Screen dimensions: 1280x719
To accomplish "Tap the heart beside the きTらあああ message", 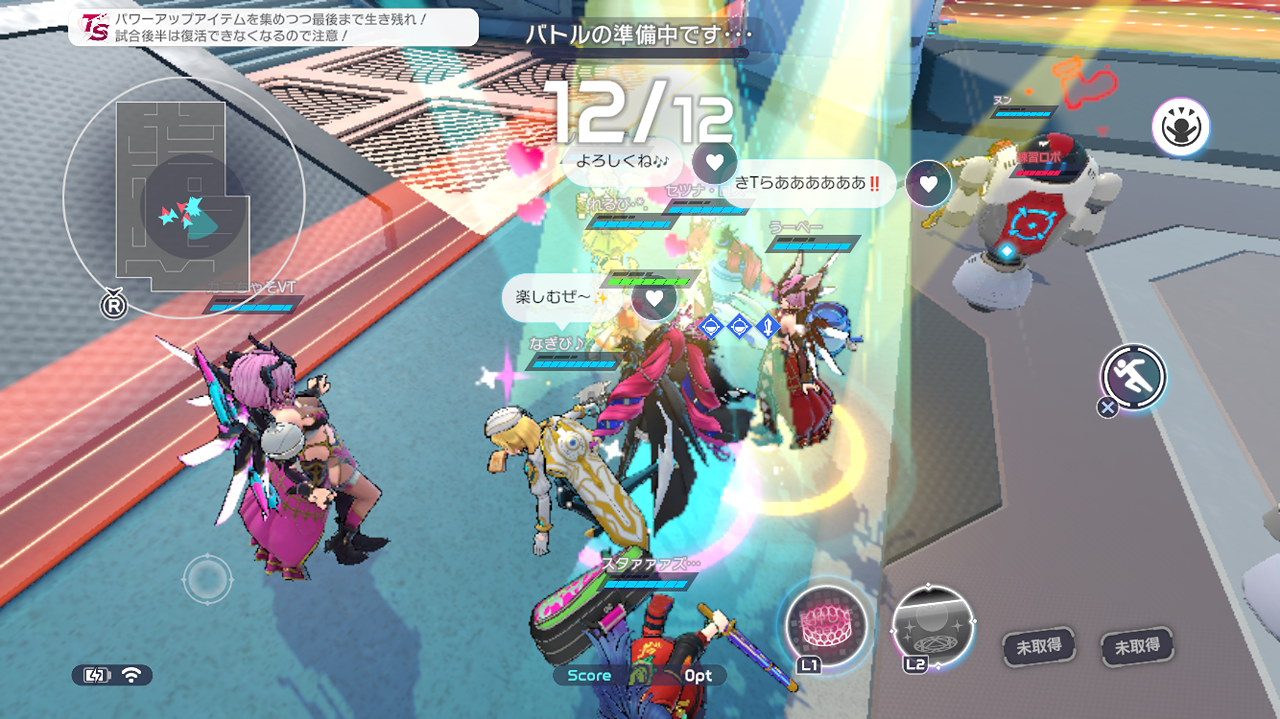I will [x=928, y=183].
